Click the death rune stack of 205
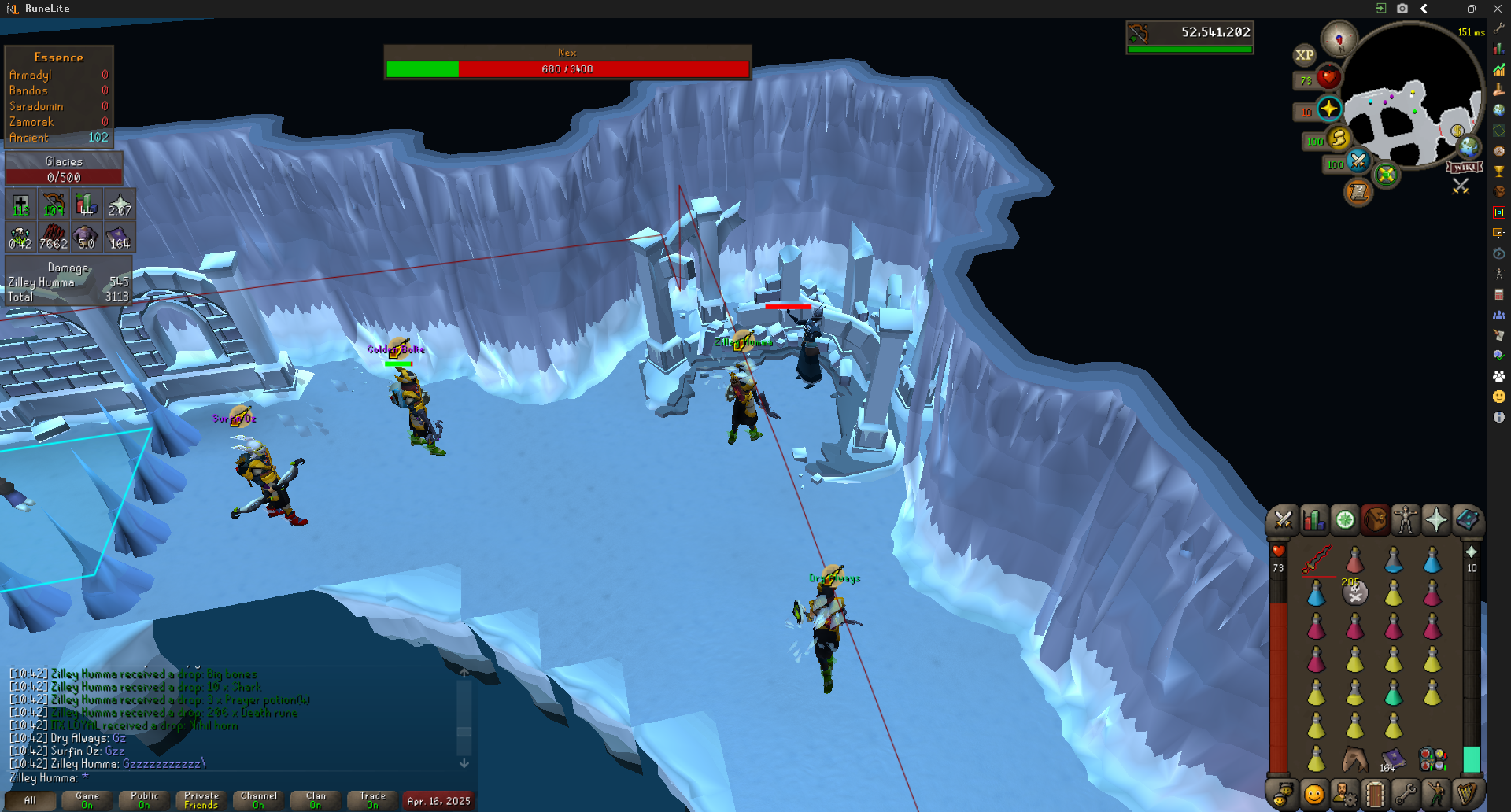Image resolution: width=1511 pixels, height=812 pixels. [1354, 593]
